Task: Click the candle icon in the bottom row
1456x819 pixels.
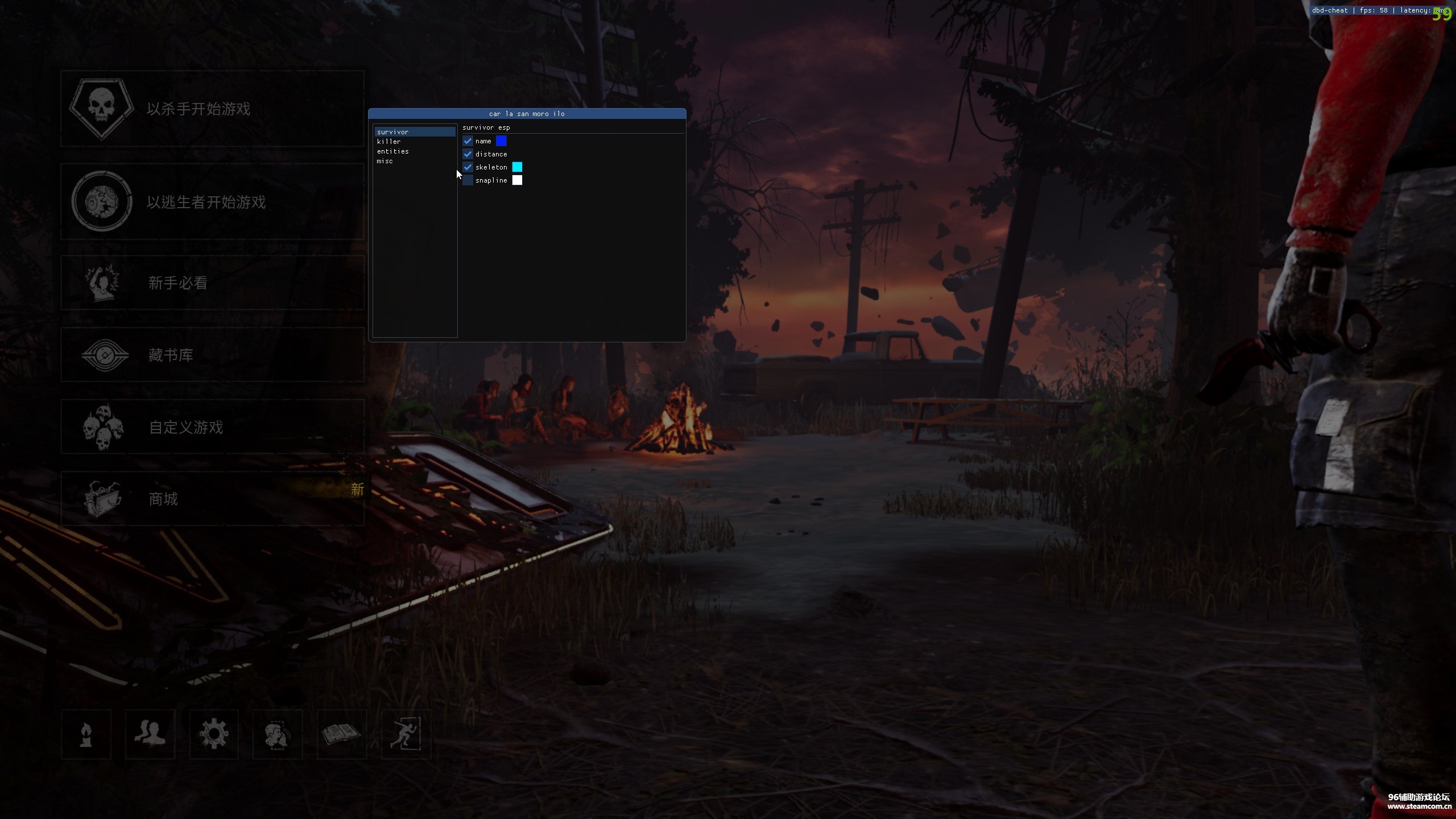Action: click(86, 734)
